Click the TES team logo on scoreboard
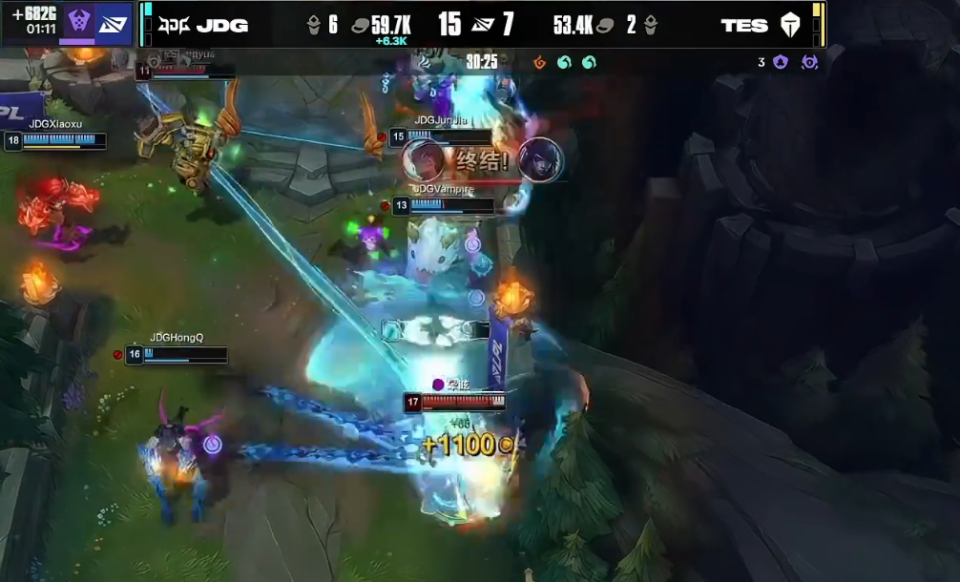 (790, 25)
